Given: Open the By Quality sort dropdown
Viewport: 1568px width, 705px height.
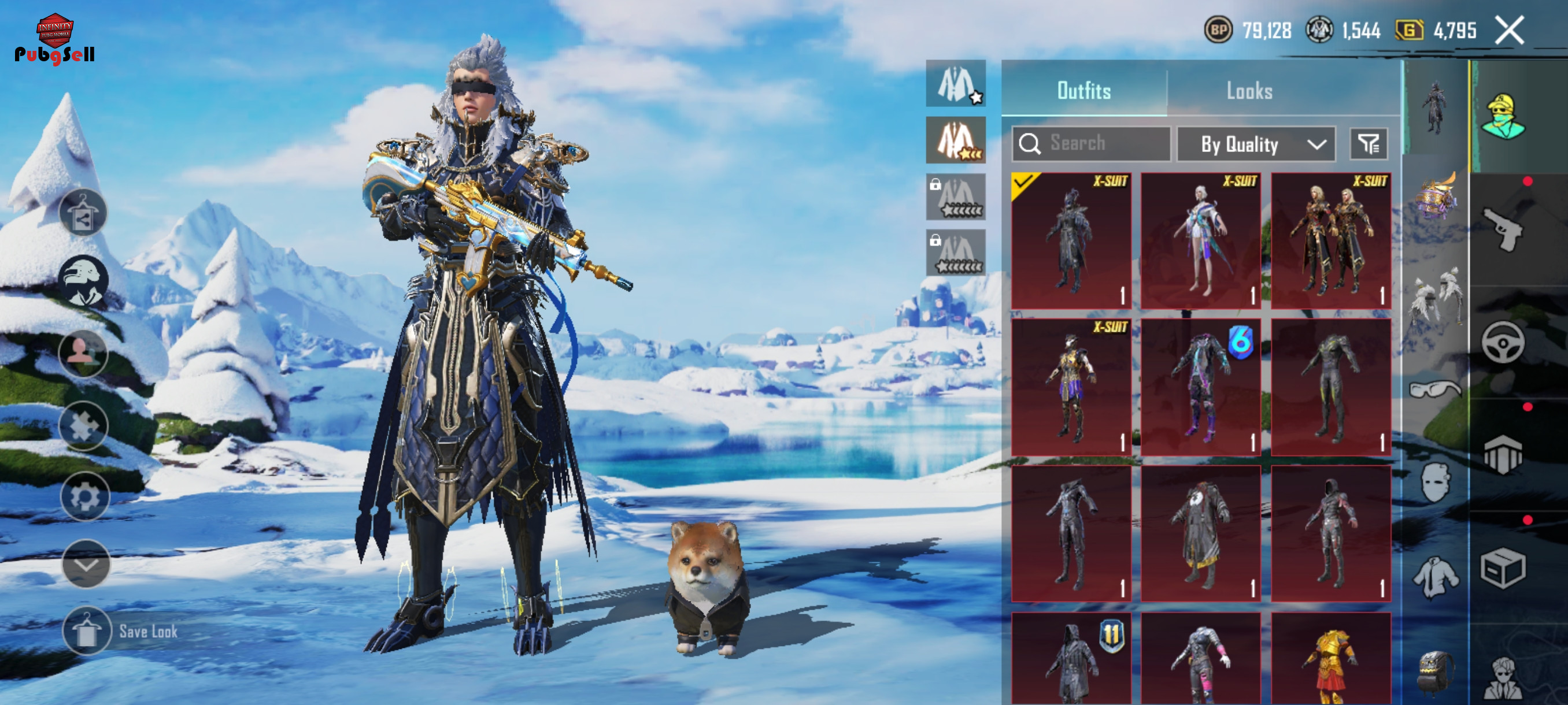Looking at the screenshot, I should click(x=1256, y=145).
